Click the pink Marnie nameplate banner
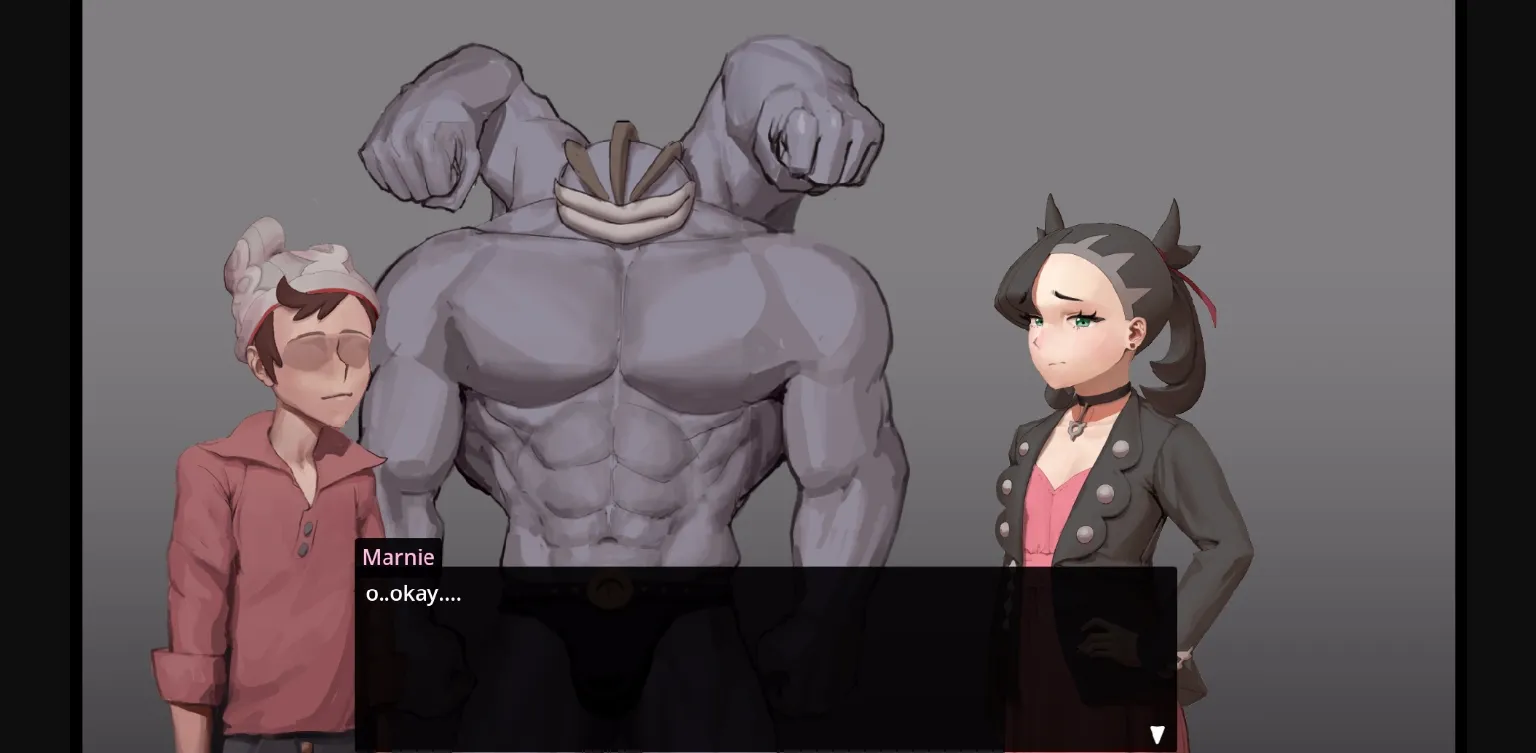 398,557
